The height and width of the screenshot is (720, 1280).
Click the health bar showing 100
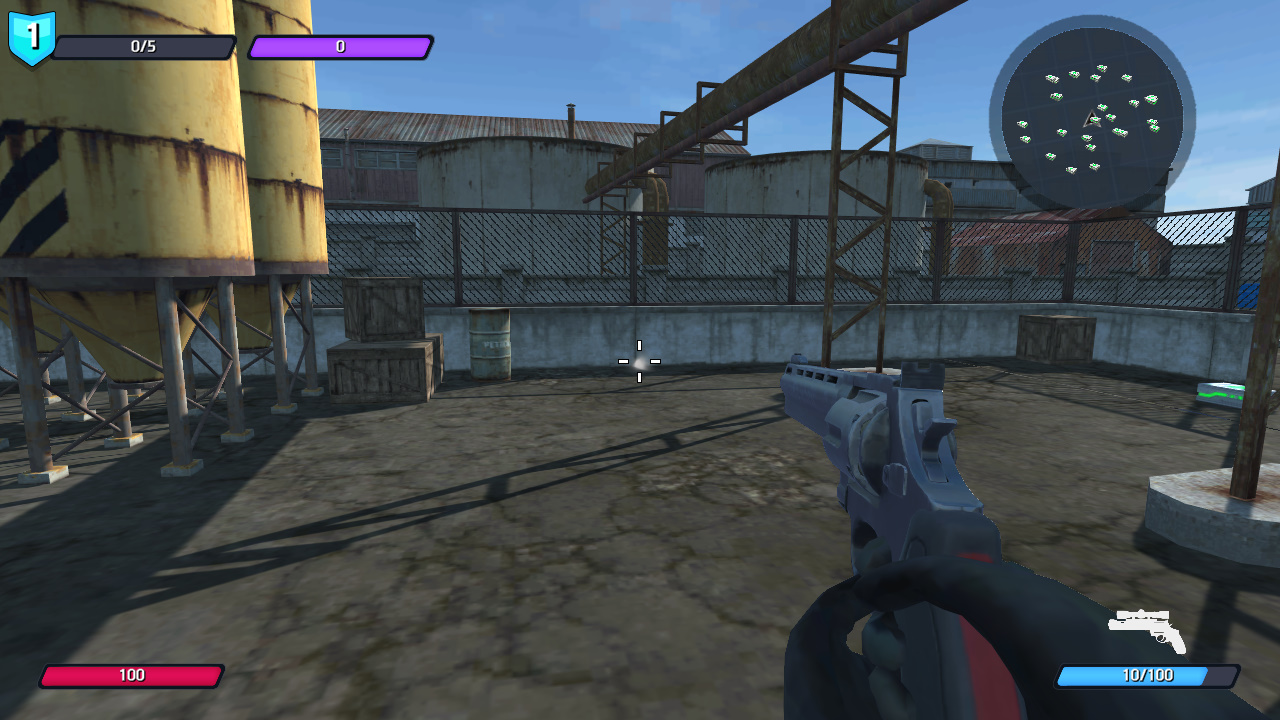tap(132, 675)
